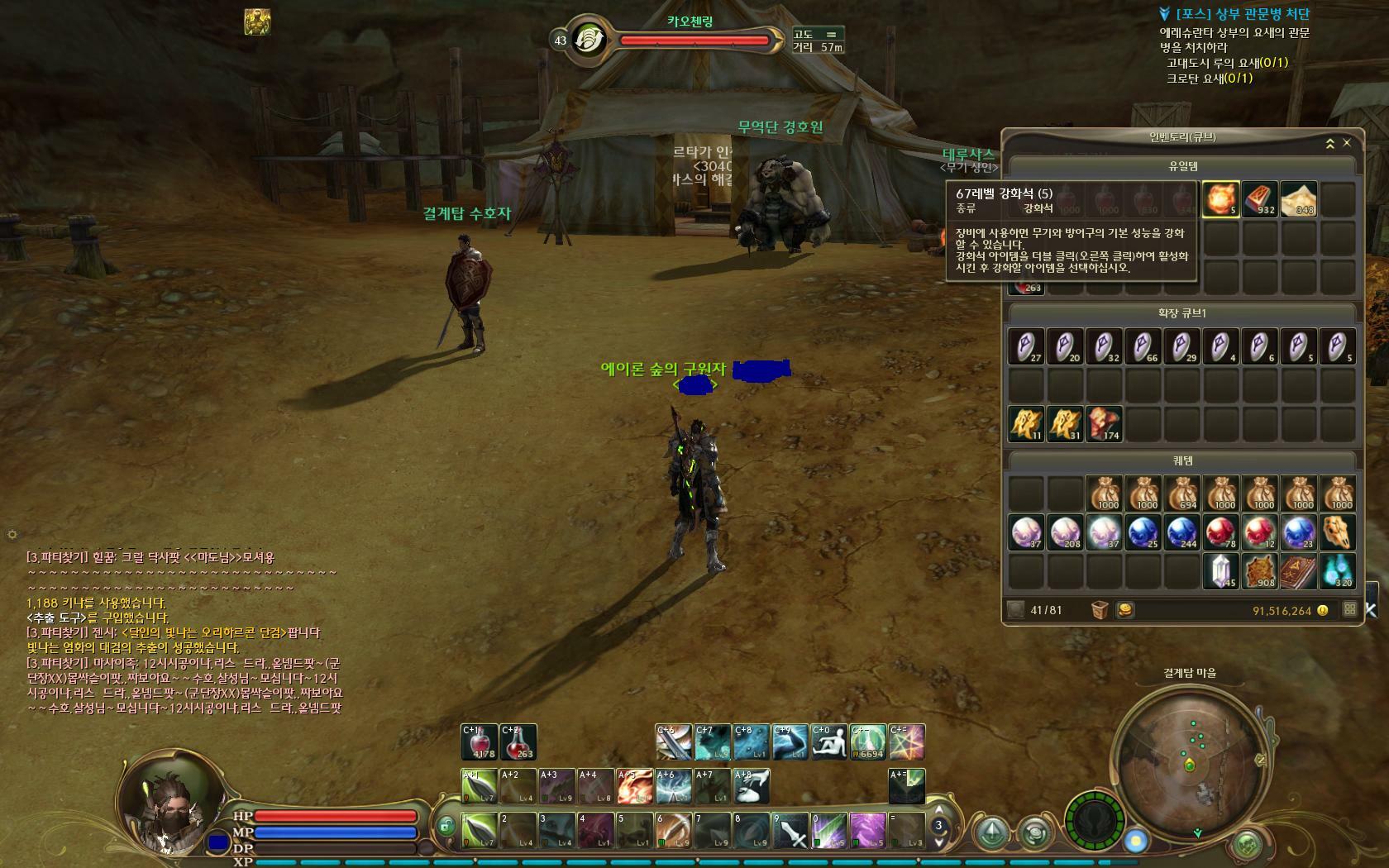Image resolution: width=1389 pixels, height=868 pixels.
Task: Open the round green menu button
Action: (x=1248, y=844)
